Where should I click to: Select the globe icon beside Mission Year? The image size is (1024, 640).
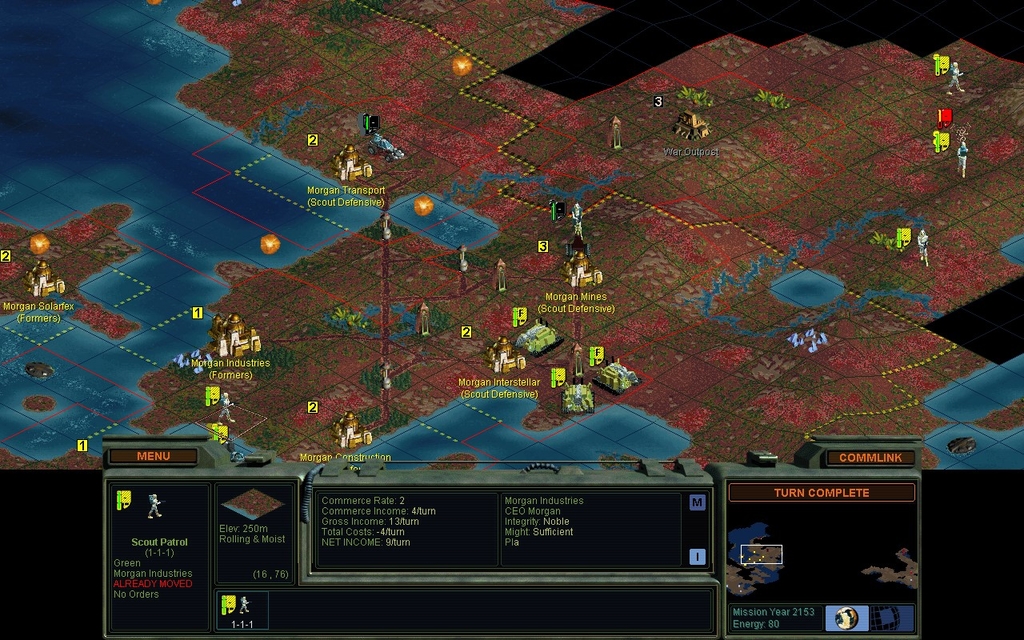pyautogui.click(x=847, y=617)
